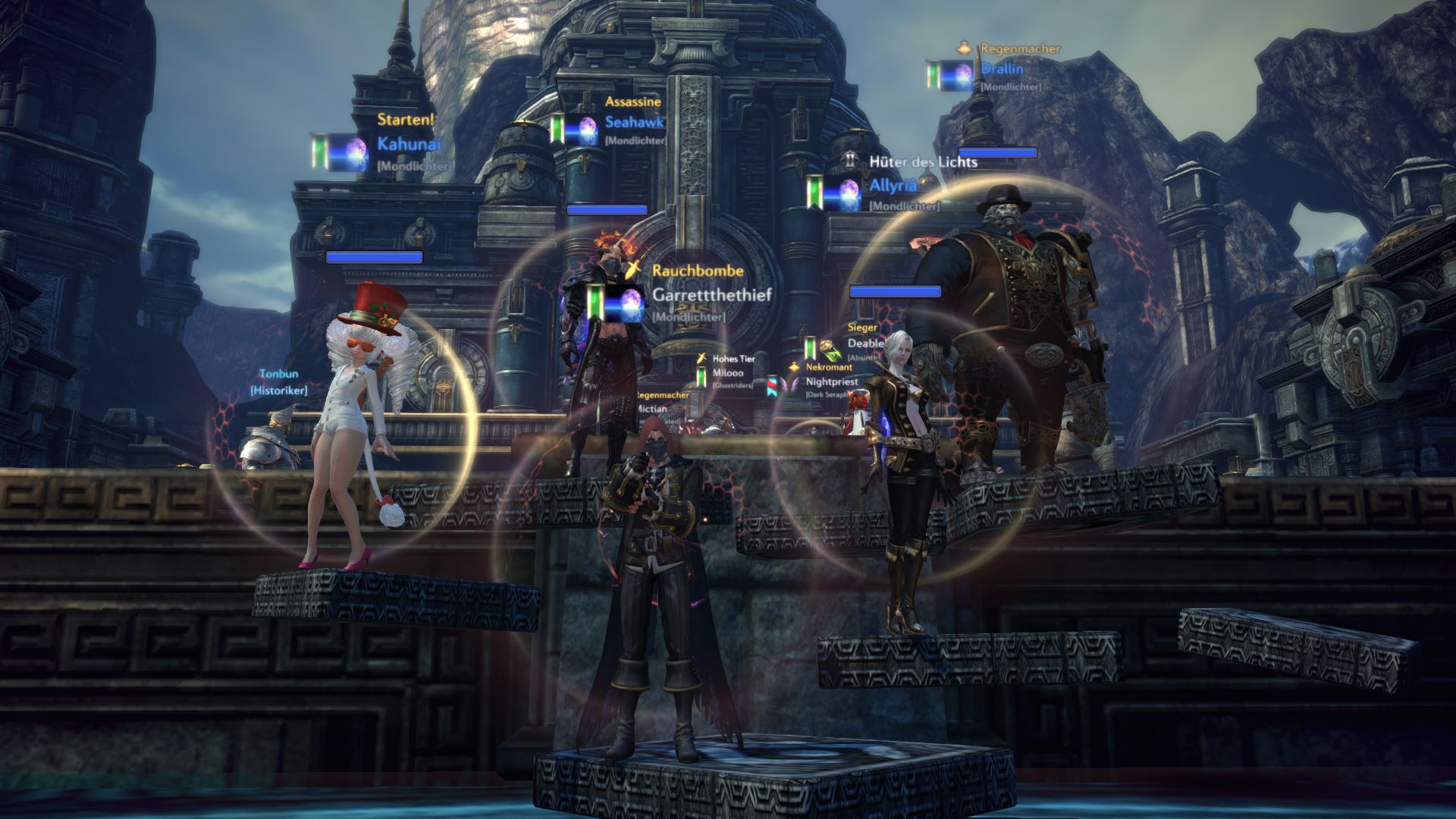Viewport: 1456px width, 819px height.
Task: Pick the Nightpriest name label
Action: (832, 381)
